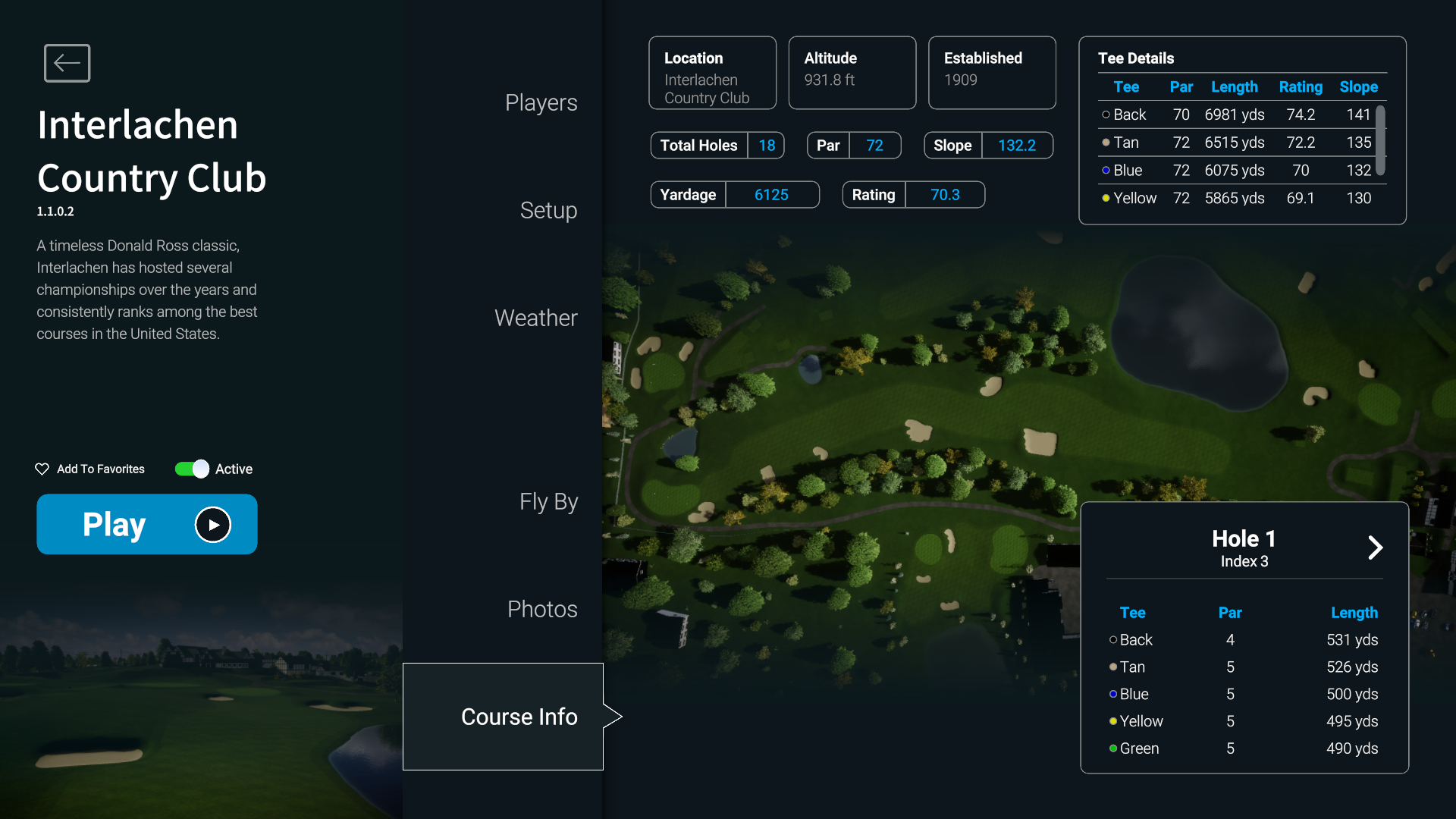The width and height of the screenshot is (1456, 819).
Task: Click the Yardage value field showing 6125
Action: [x=771, y=194]
